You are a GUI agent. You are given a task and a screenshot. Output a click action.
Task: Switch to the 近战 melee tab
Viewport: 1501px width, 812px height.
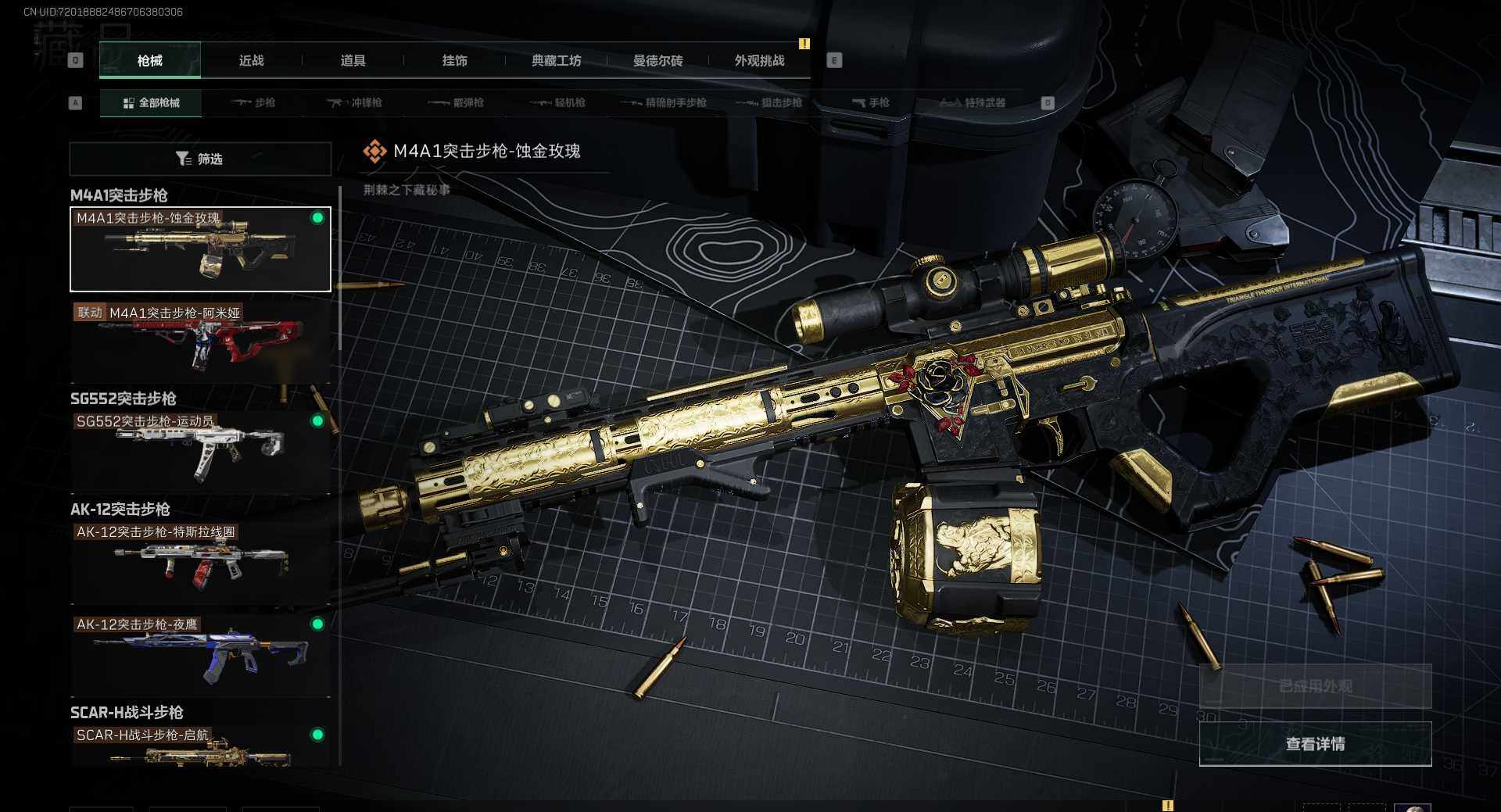(251, 61)
